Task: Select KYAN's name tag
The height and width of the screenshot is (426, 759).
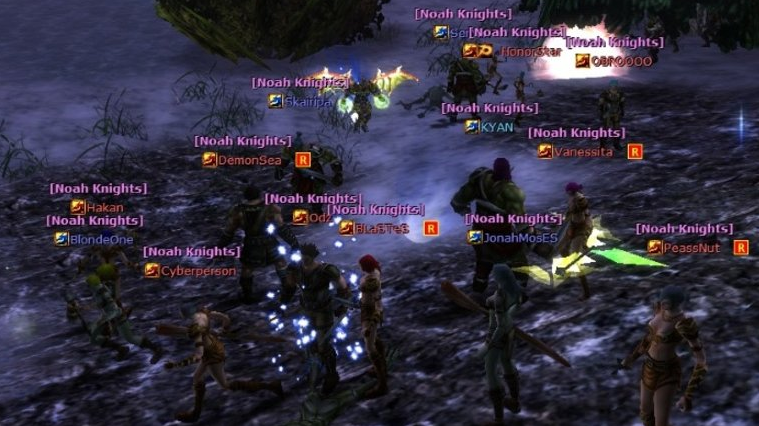Action: pos(496,127)
